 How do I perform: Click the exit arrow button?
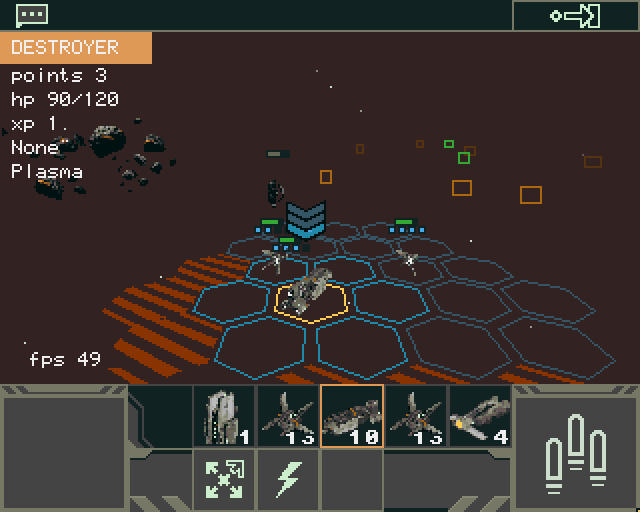pos(575,16)
